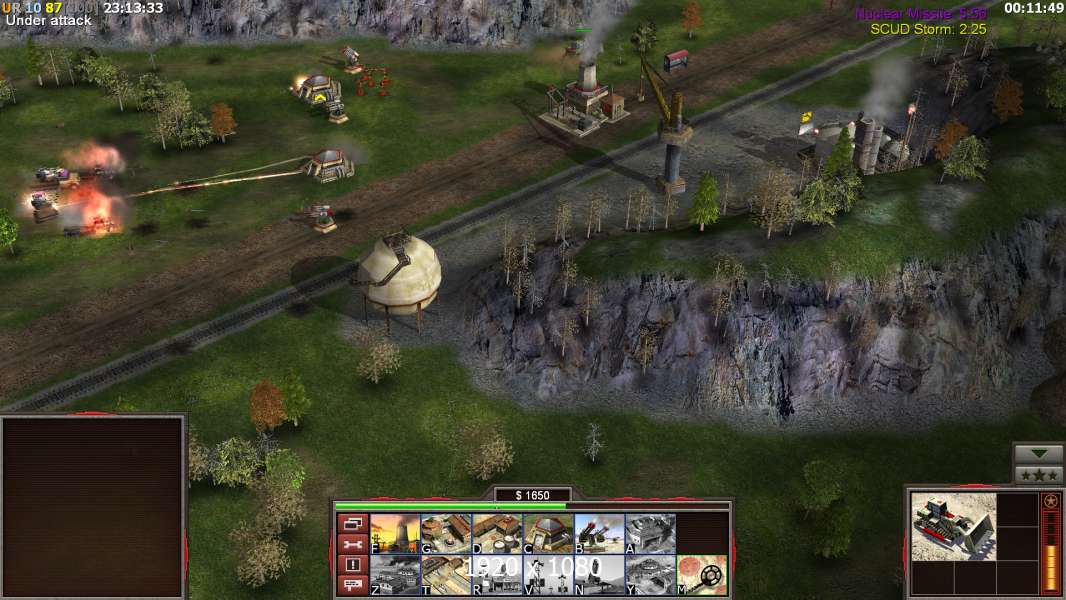Select the nuclear reactor build icon labeled F
The width and height of the screenshot is (1066, 600).
tap(395, 533)
